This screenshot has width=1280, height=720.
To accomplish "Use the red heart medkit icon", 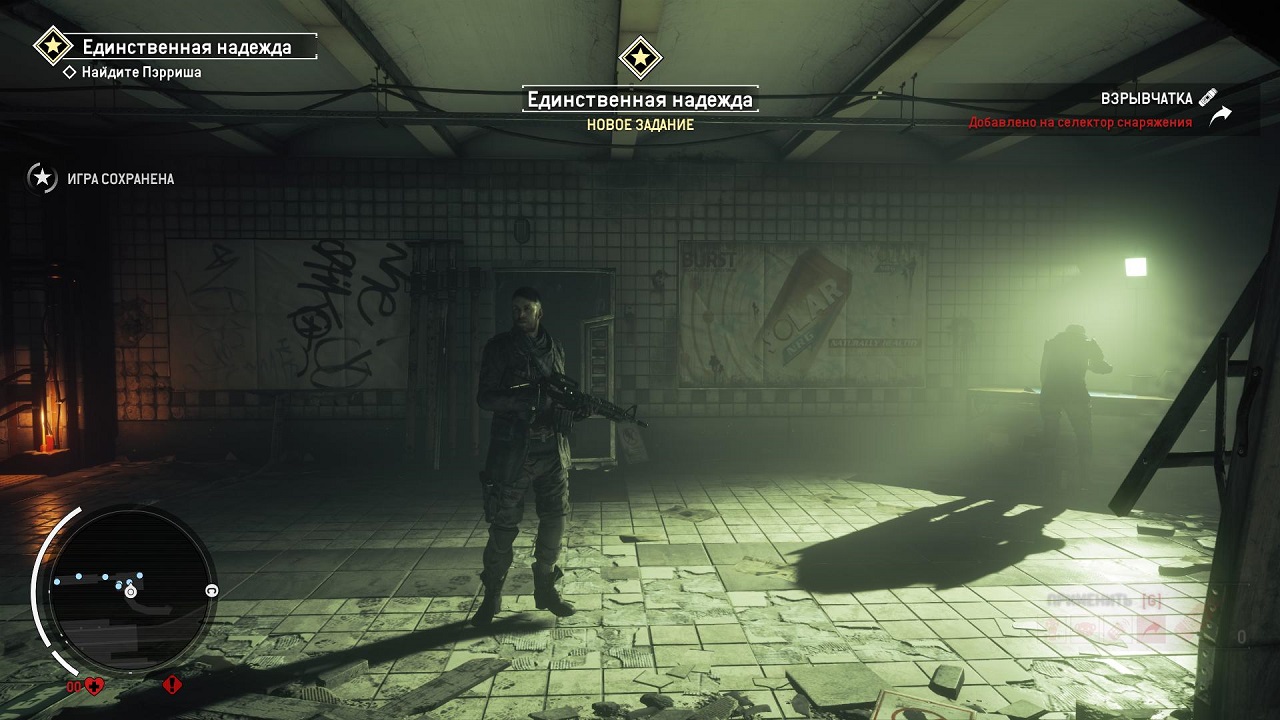I will coord(94,686).
